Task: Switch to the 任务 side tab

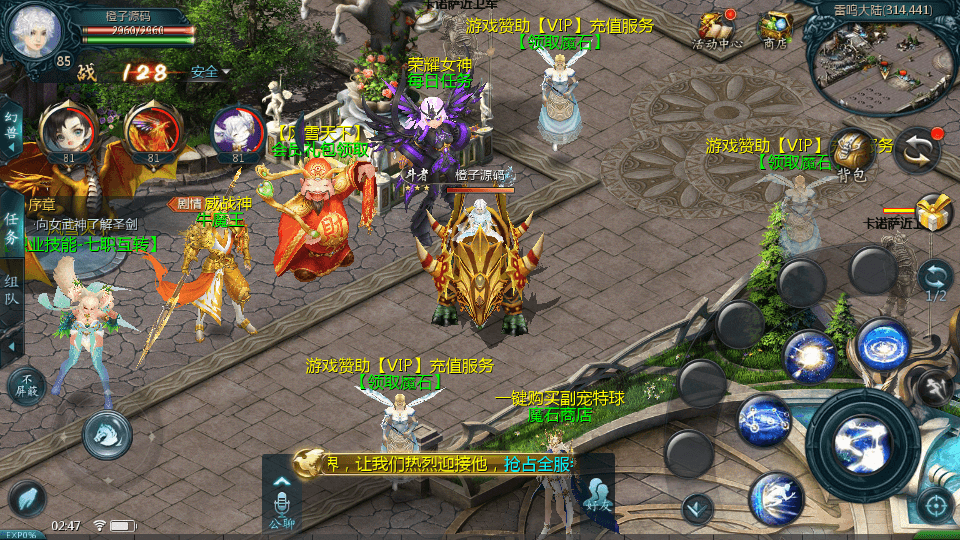Action: [x=11, y=227]
